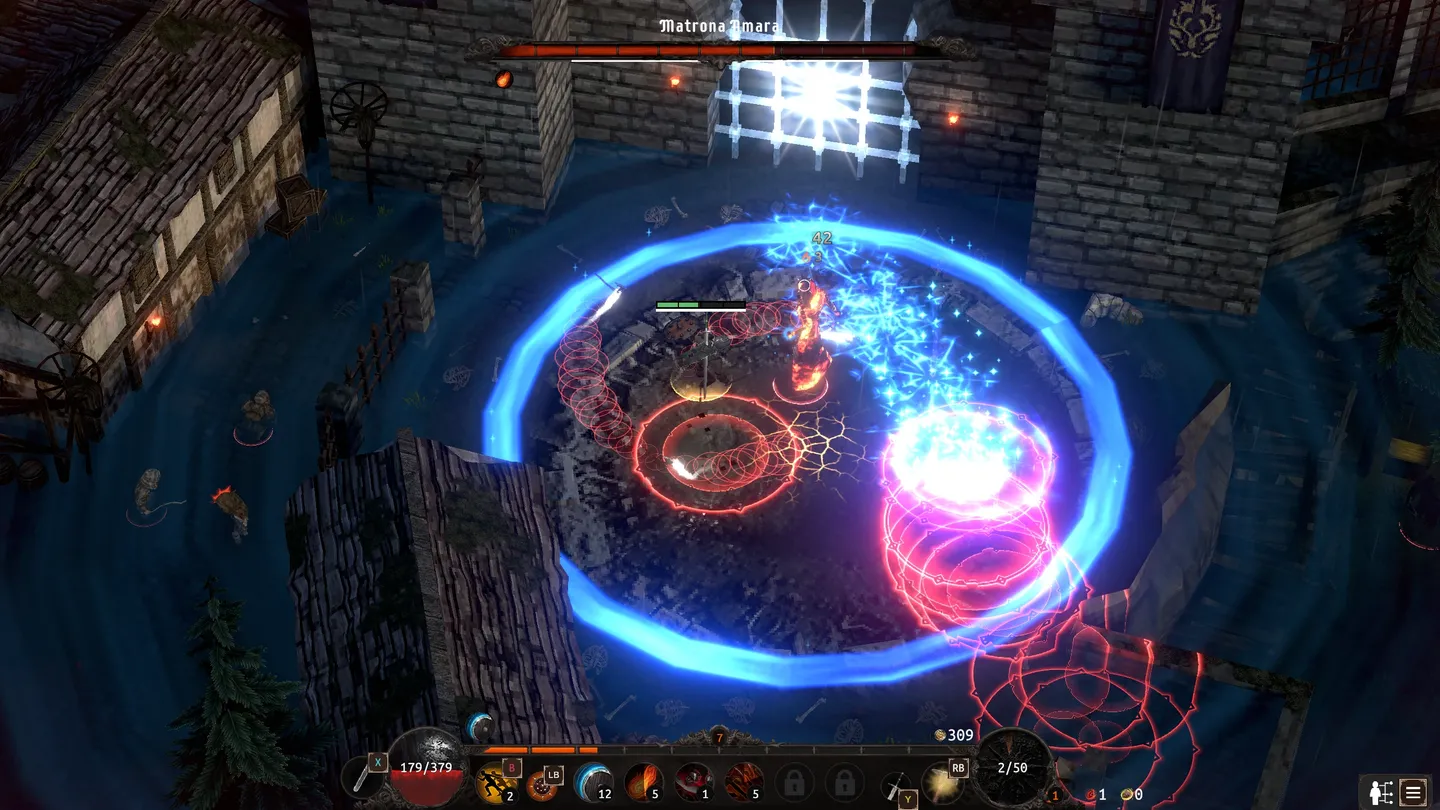Open the hamburger menu button
The image size is (1440, 810).
click(1413, 792)
